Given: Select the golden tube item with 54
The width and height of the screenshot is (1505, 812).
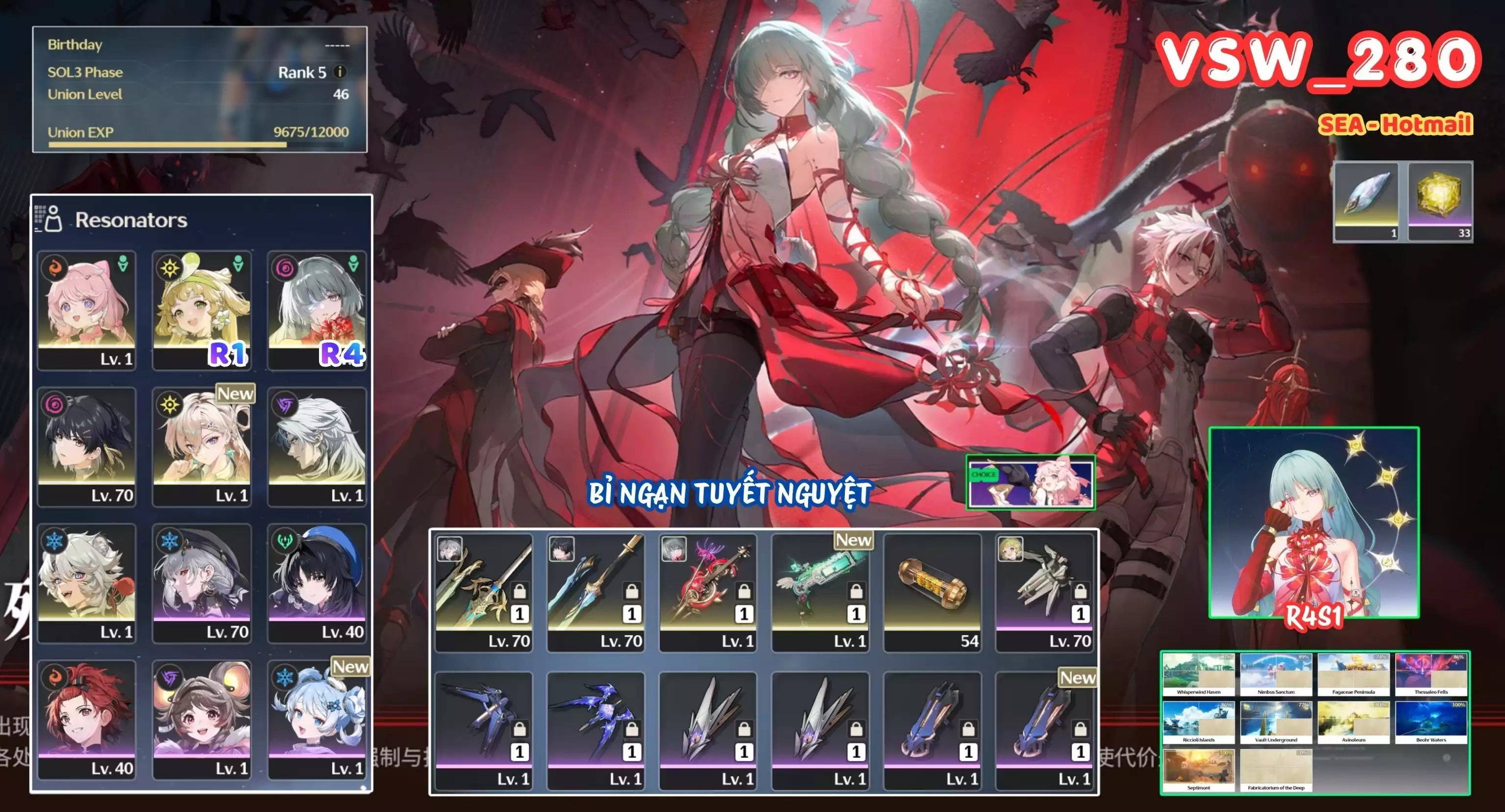Looking at the screenshot, I should tap(932, 592).
